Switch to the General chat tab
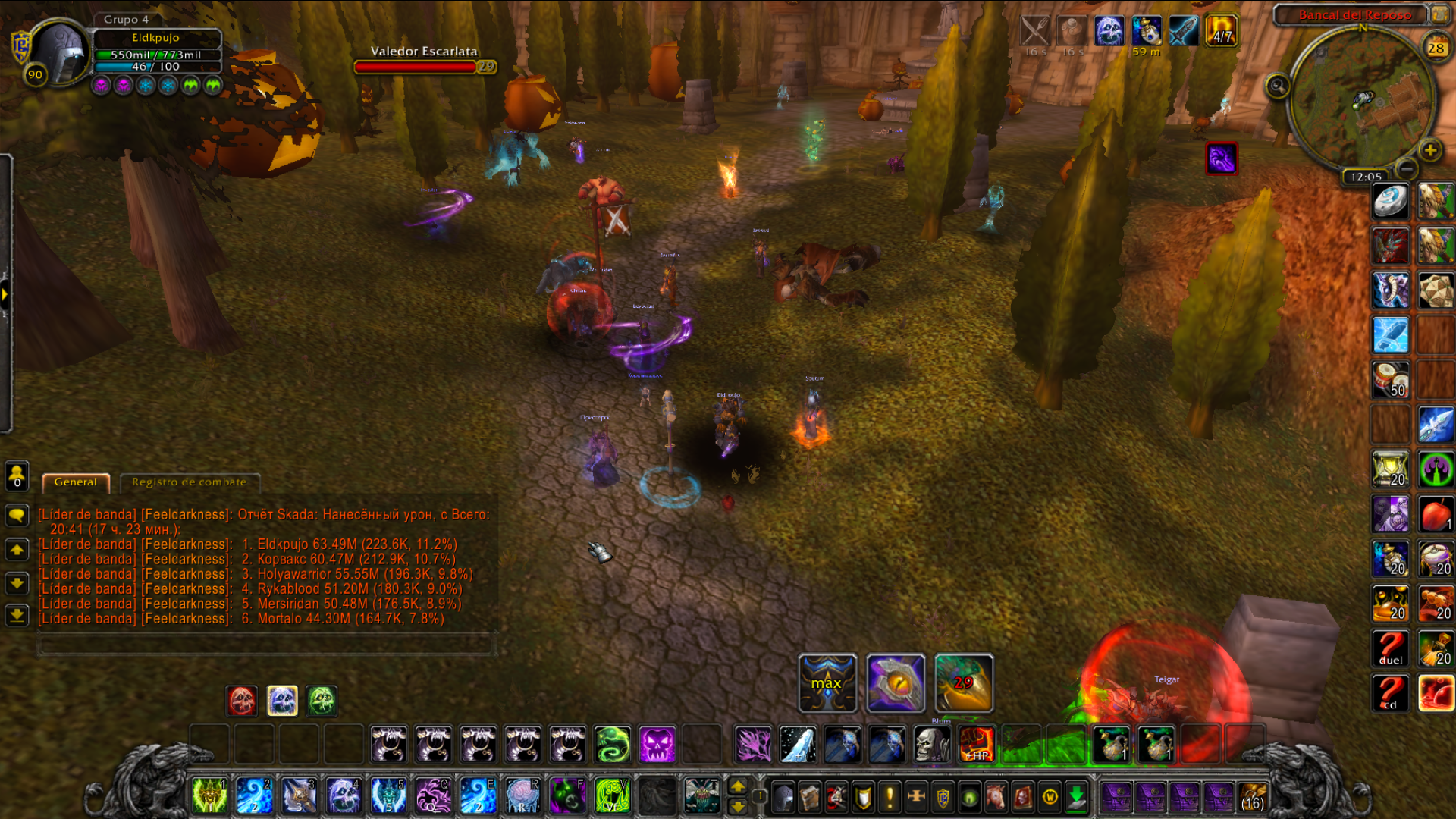1456x819 pixels. point(76,482)
